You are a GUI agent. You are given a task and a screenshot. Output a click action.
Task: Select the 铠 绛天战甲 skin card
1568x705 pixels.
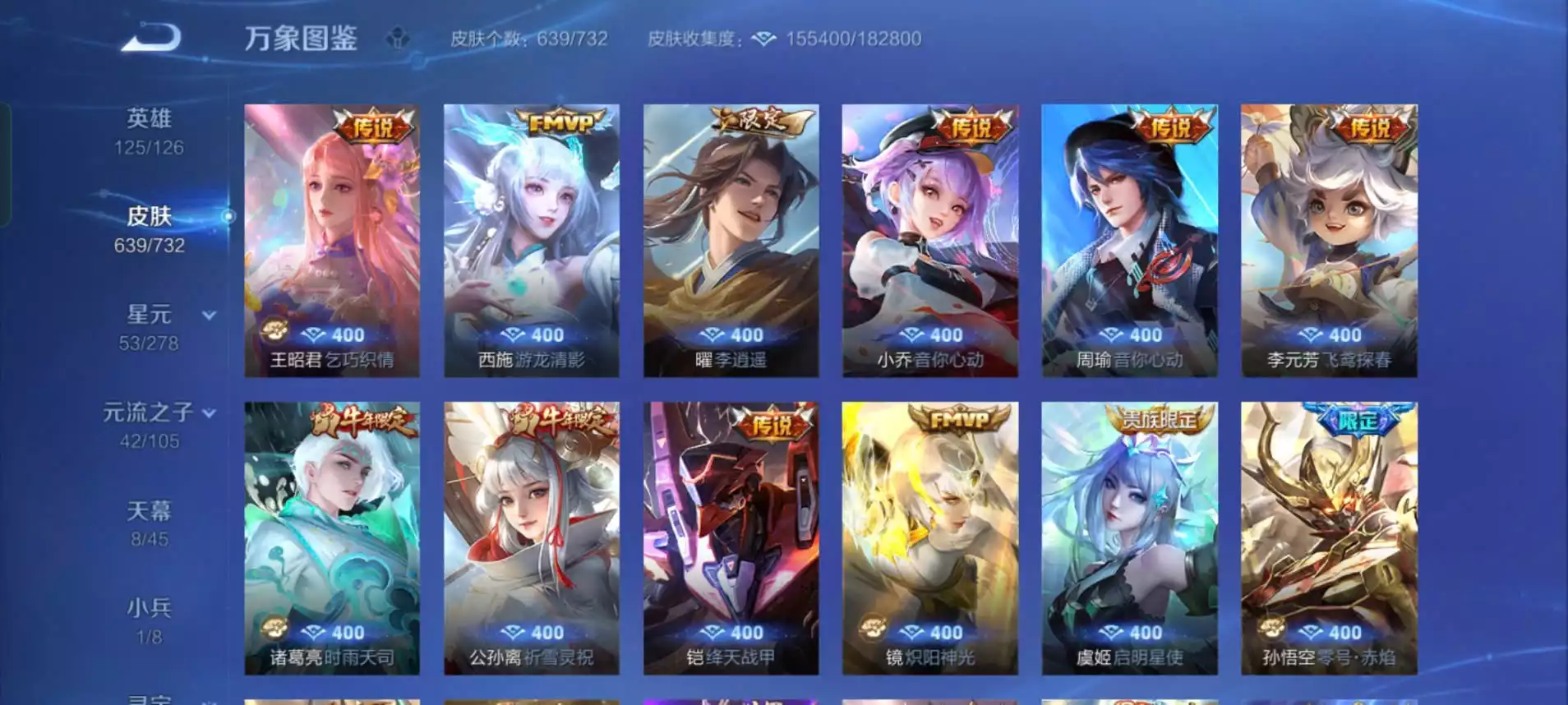(731, 537)
